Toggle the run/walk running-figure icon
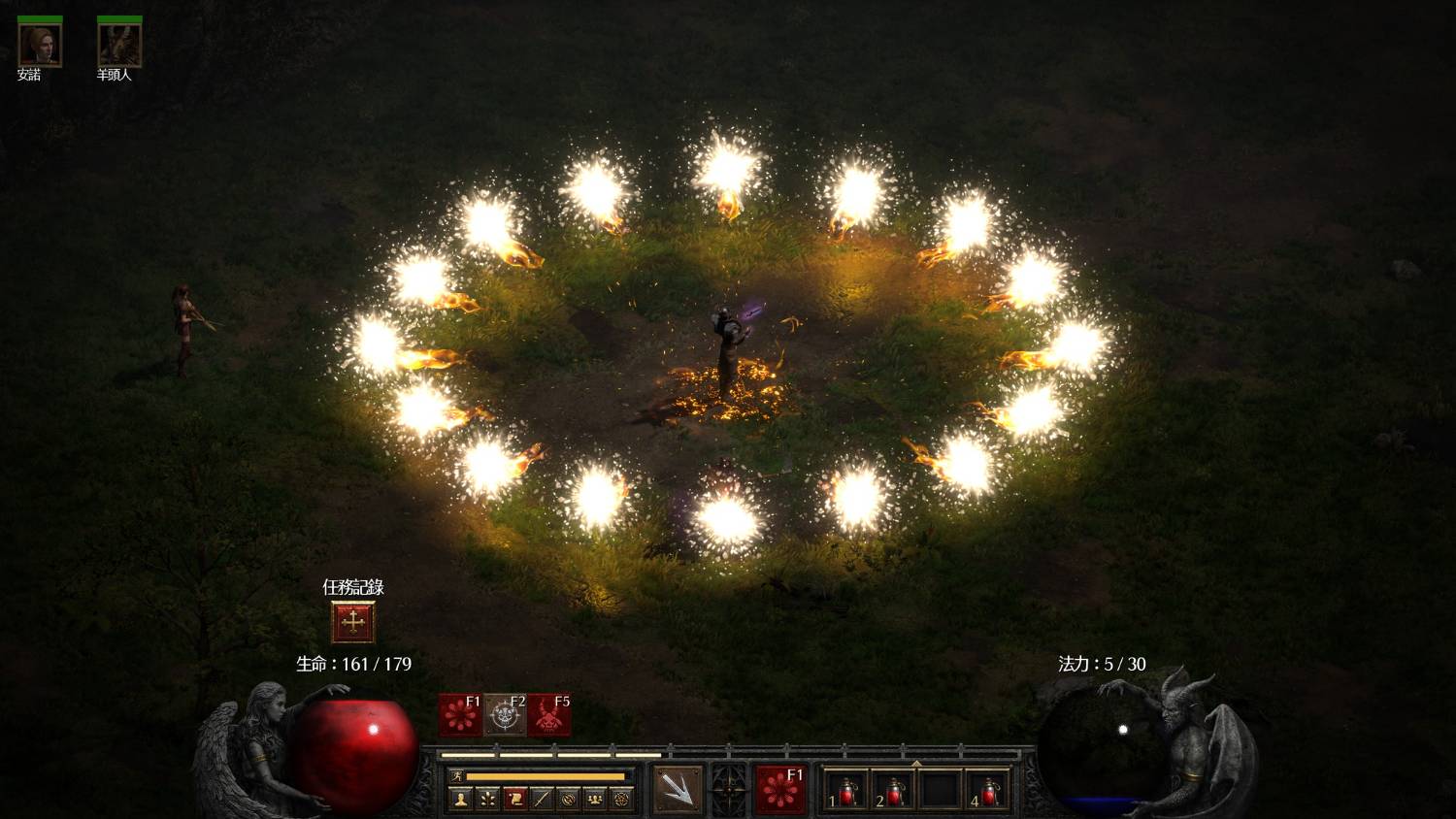 456,776
